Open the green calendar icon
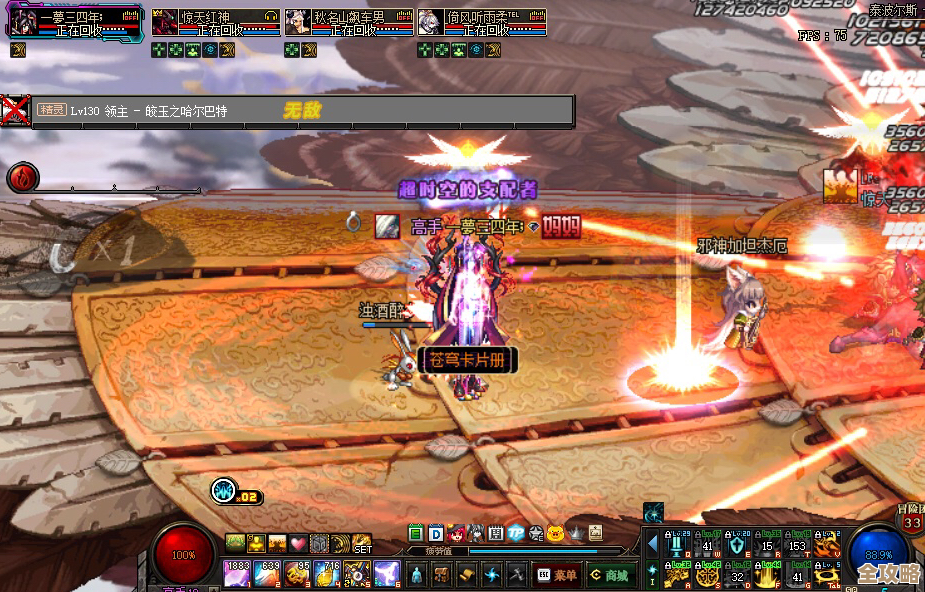This screenshot has height=592, width=925. click(x=416, y=533)
